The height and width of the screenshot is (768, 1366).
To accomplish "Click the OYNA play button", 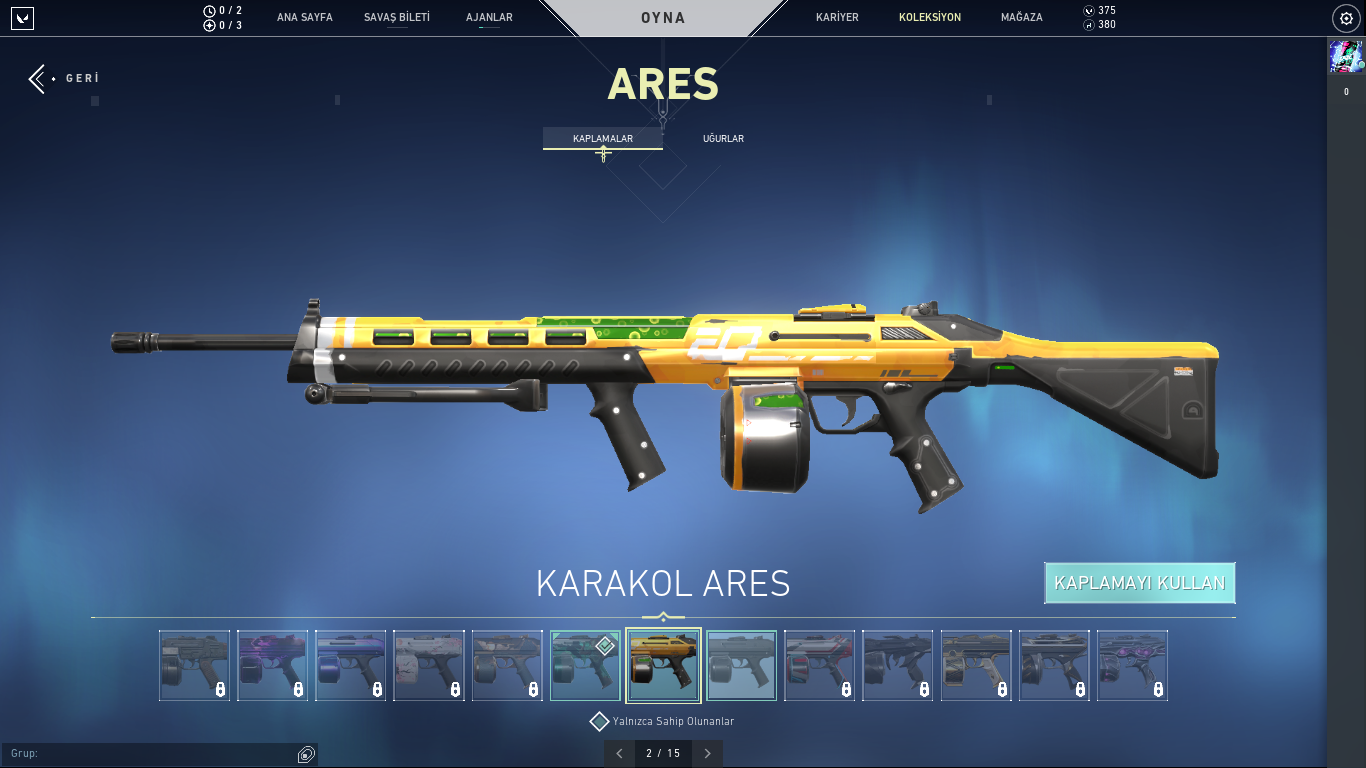I will click(x=663, y=18).
